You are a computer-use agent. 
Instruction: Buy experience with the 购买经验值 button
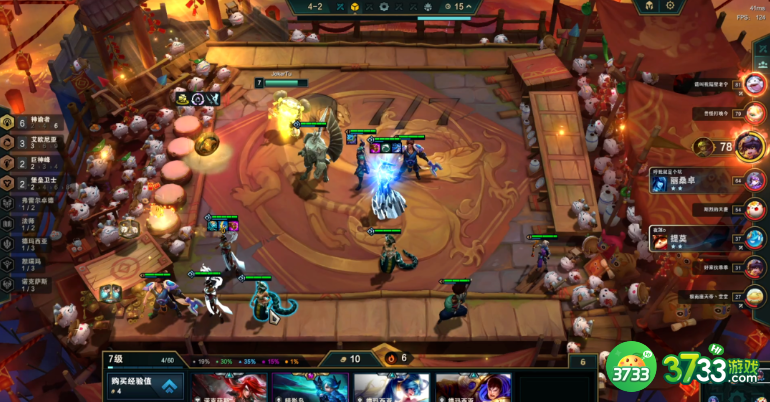point(145,385)
